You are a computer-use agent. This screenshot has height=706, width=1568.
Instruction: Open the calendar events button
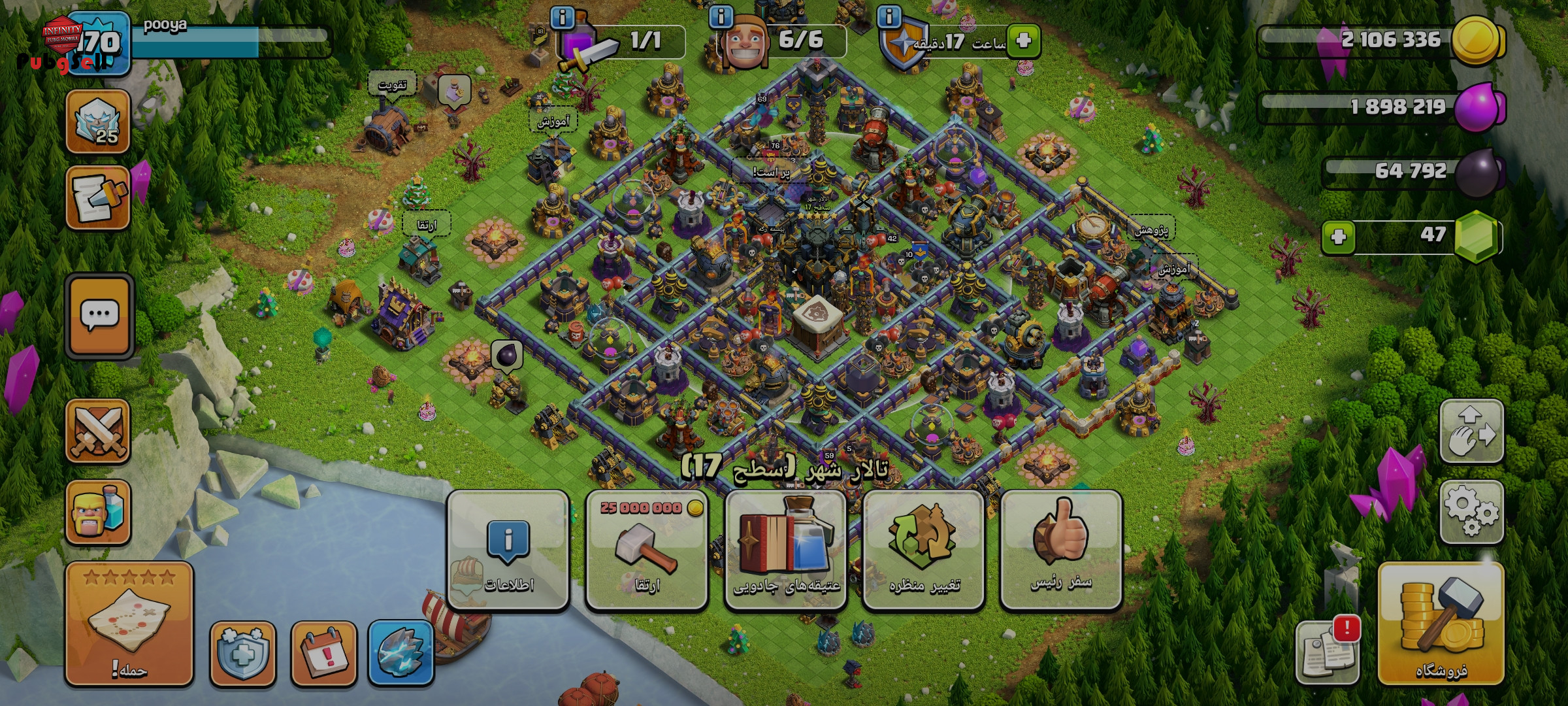323,652
